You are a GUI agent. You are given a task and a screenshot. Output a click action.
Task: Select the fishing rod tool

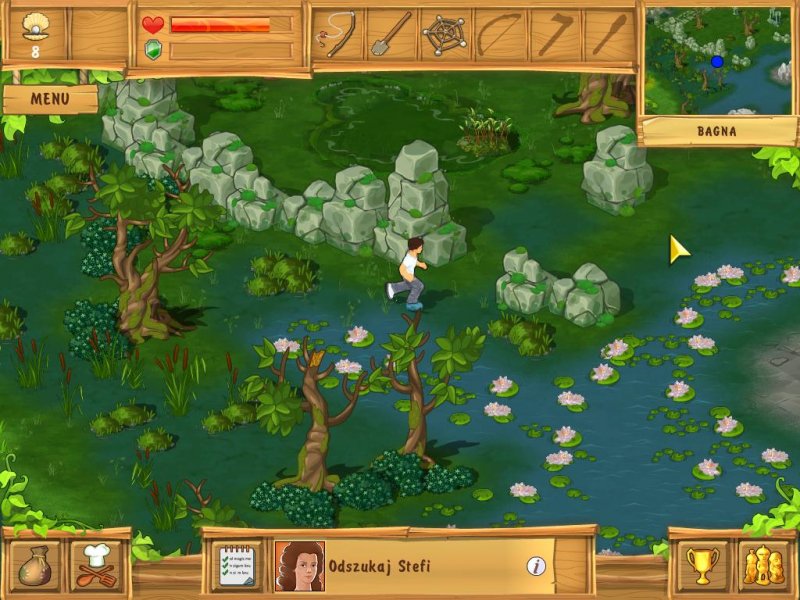[337, 35]
